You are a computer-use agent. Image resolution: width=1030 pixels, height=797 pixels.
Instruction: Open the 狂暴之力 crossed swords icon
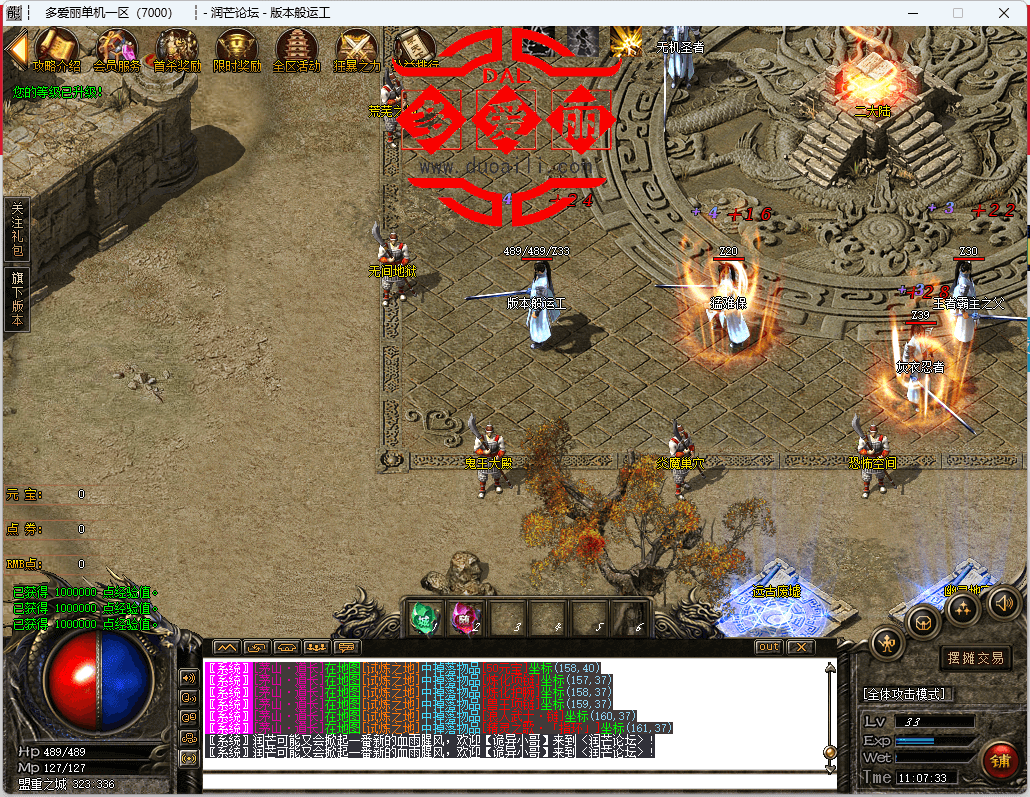(356, 47)
